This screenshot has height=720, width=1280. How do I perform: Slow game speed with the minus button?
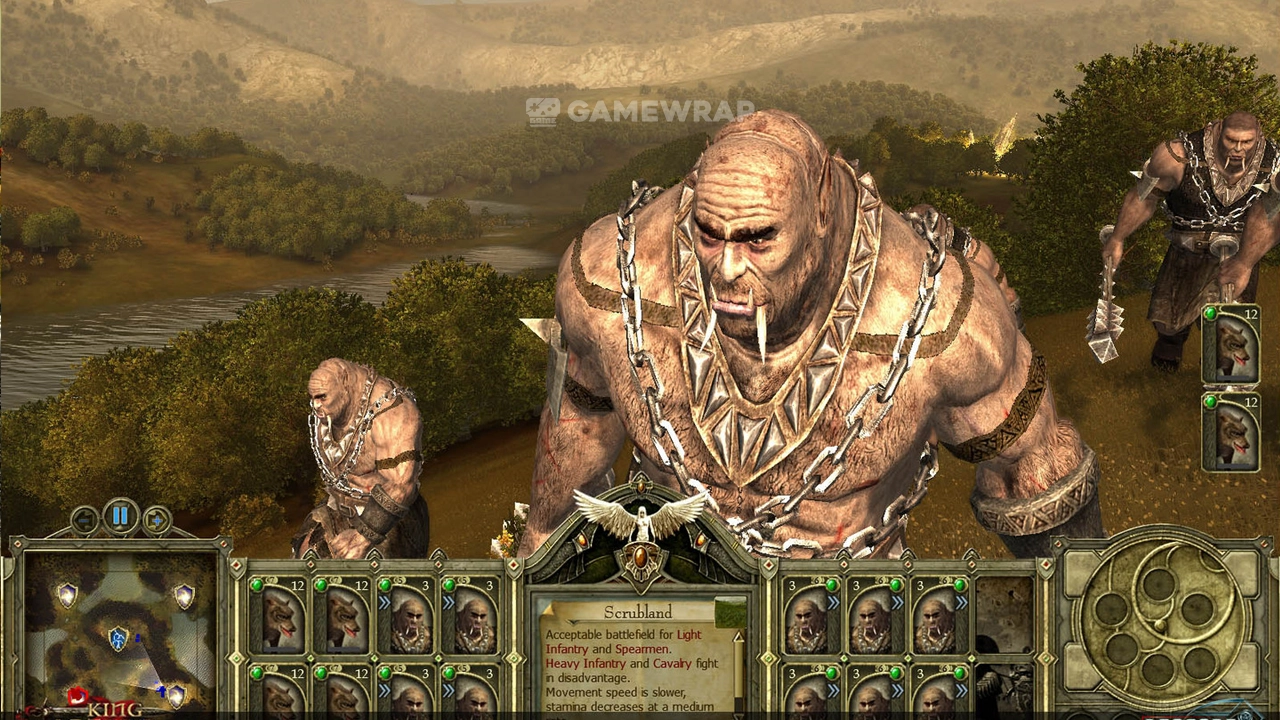pos(85,520)
